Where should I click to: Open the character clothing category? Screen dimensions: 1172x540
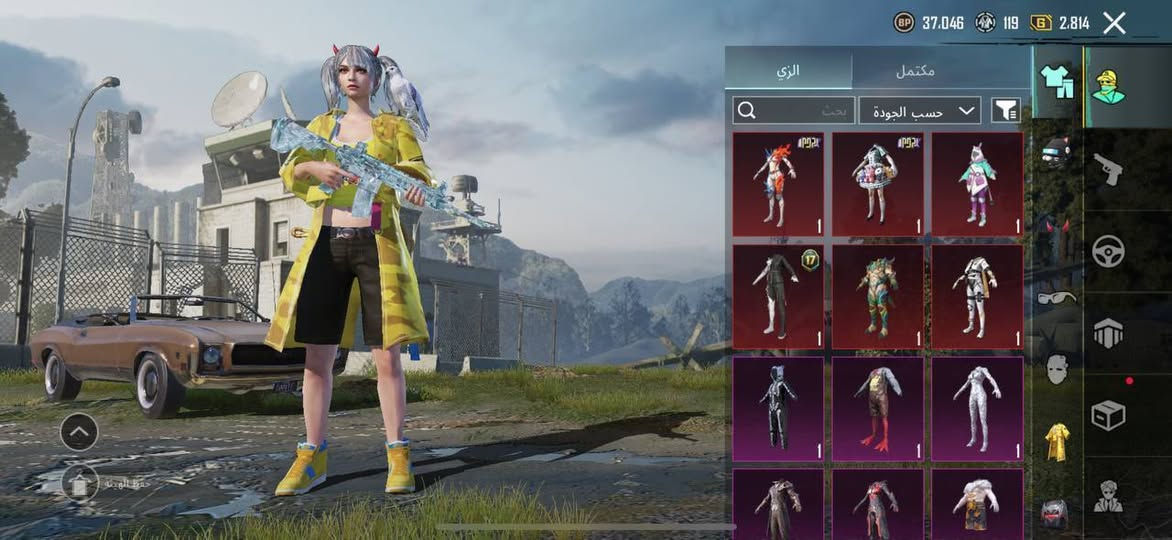1108,88
